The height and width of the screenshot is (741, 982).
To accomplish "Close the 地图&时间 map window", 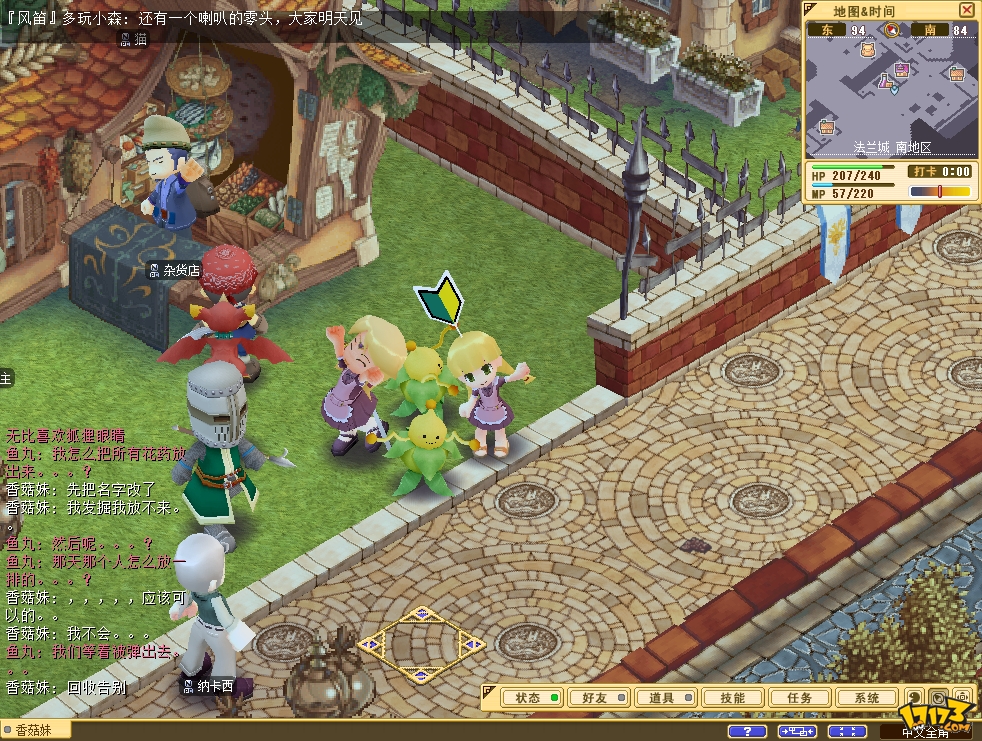I will 967,10.
